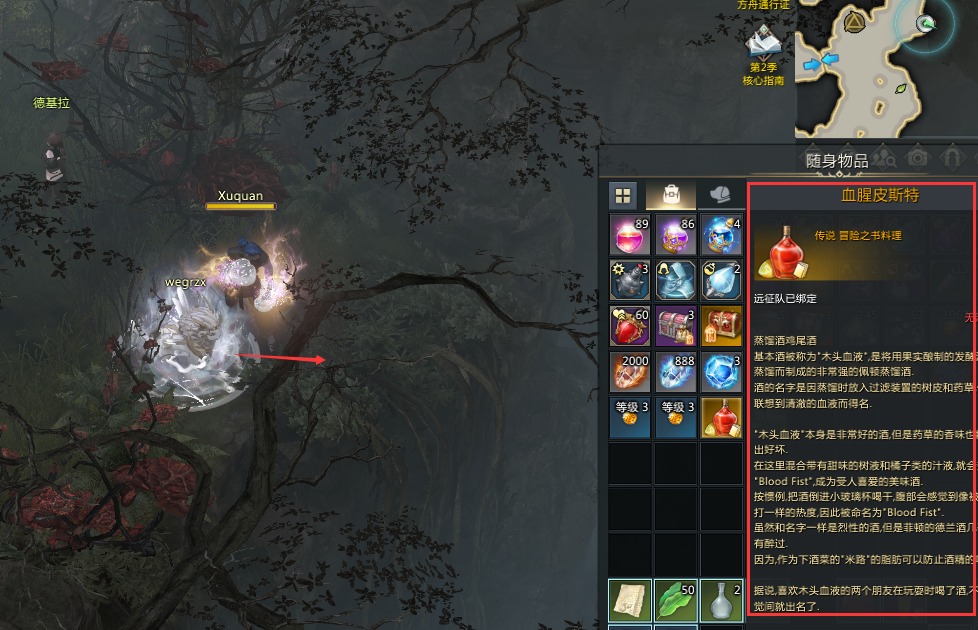Click the minimap
978x630 pixels.
885,65
